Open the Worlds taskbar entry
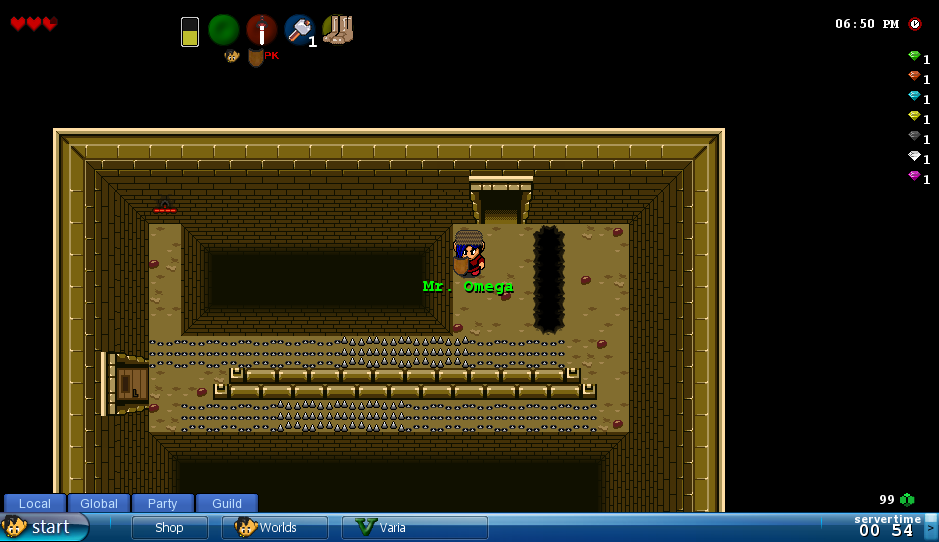This screenshot has width=939, height=542. click(275, 528)
